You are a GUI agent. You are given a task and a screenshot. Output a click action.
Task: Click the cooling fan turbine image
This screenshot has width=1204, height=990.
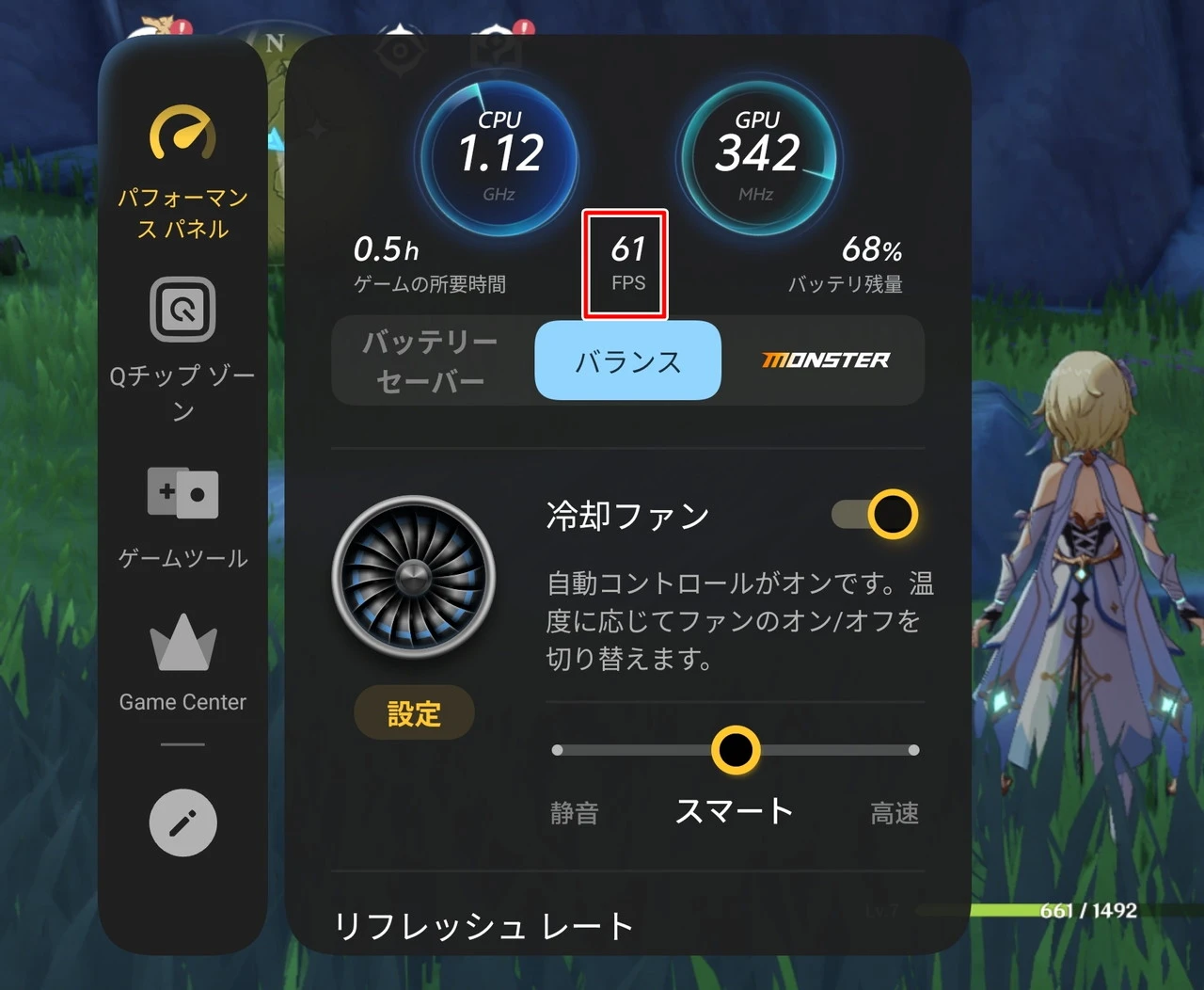pyautogui.click(x=414, y=576)
